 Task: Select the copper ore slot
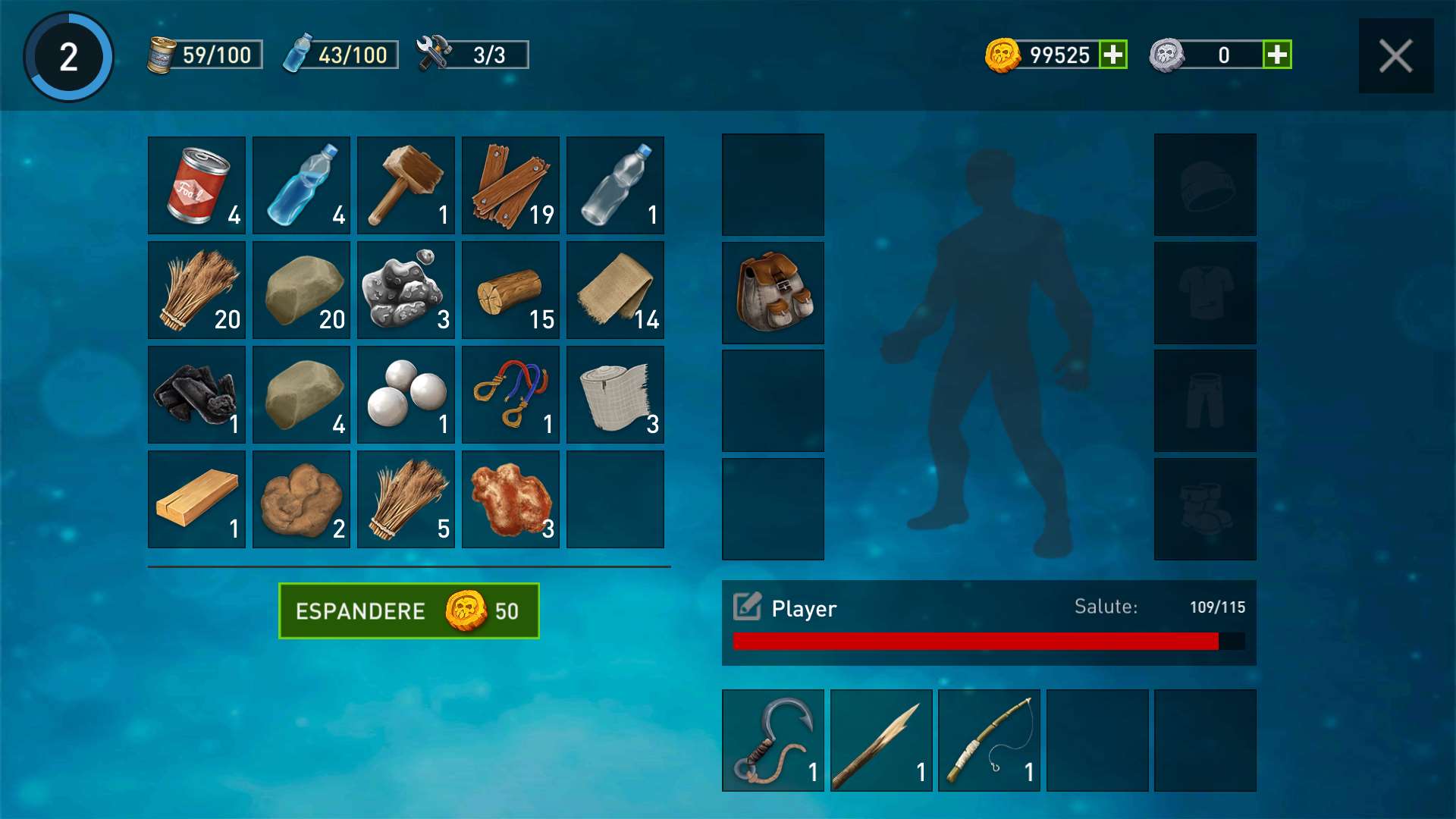(510, 499)
